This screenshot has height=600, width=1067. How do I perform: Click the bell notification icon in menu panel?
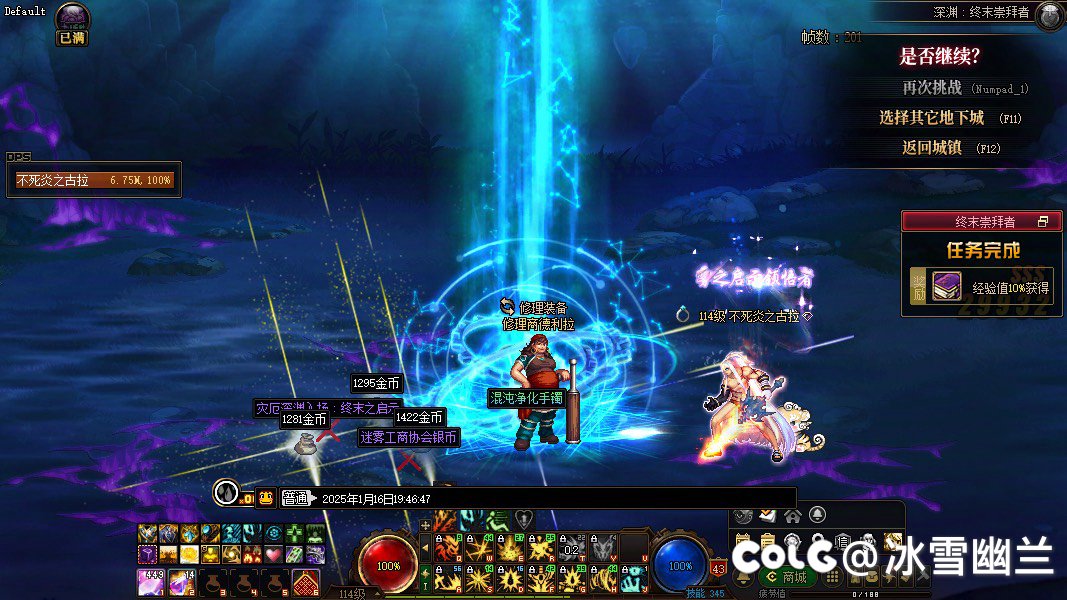[817, 515]
